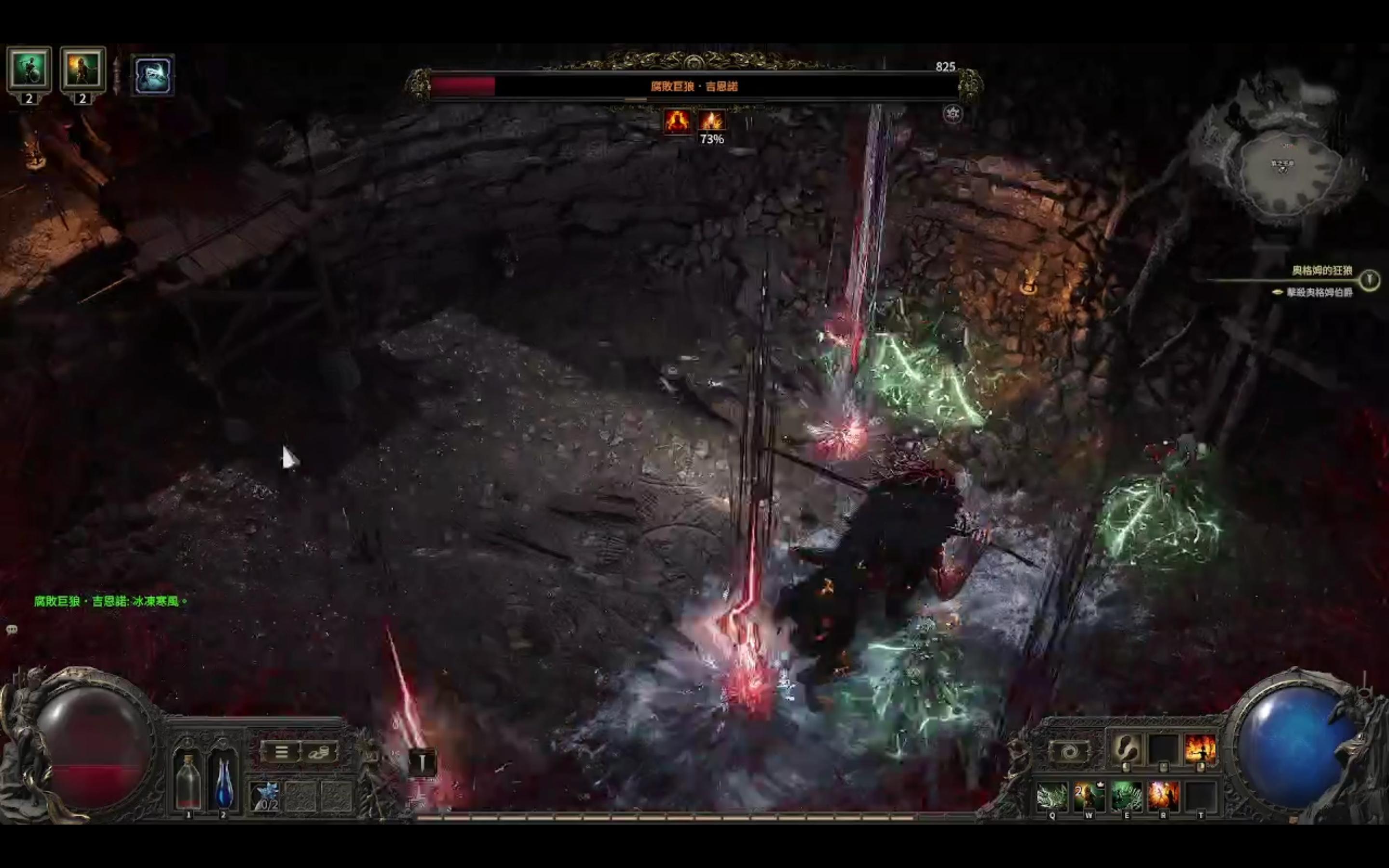Click the boss's burning flame debuff icon

pyautogui.click(x=712, y=121)
